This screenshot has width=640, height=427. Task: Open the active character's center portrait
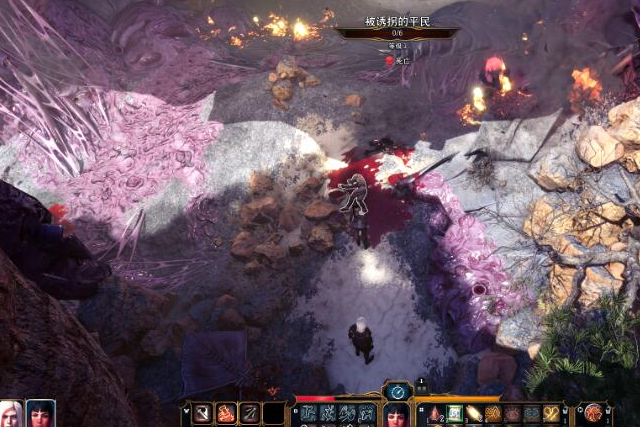[396, 415]
